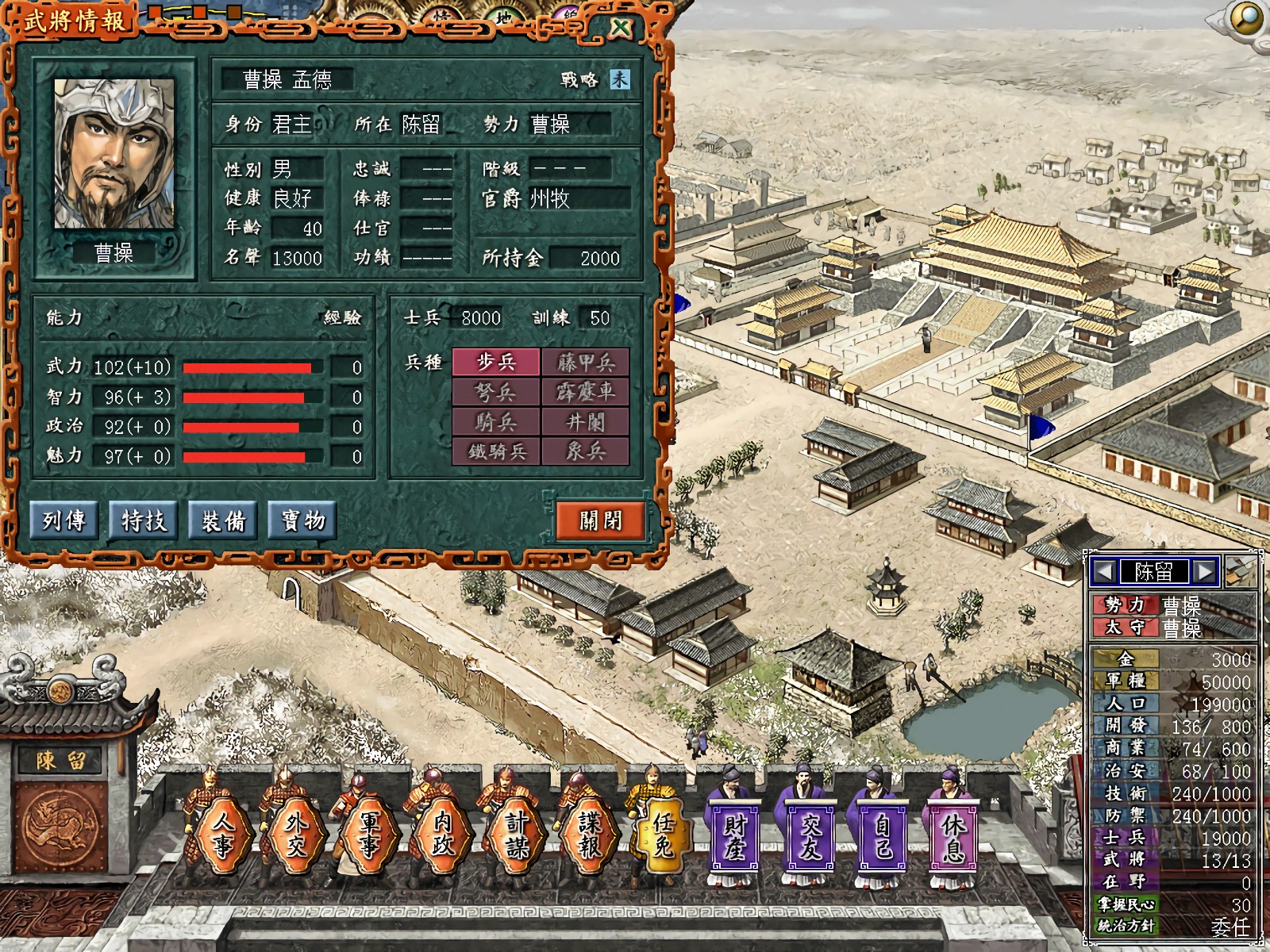Click the magnifying glass icon

point(1248,17)
